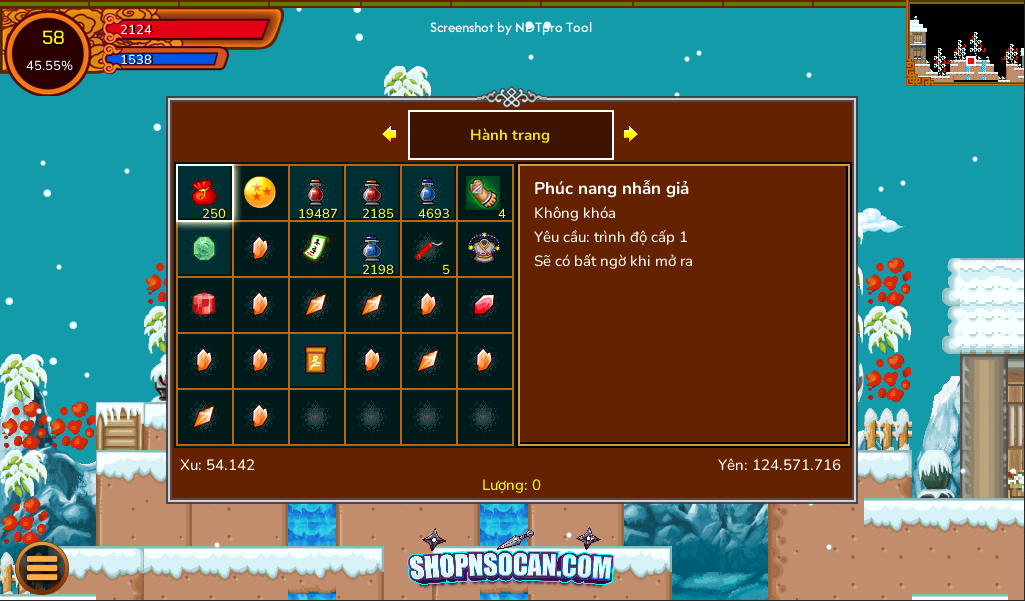Select the blue potion stack of 4693
Screen dimensions: 1025x601
click(428, 192)
